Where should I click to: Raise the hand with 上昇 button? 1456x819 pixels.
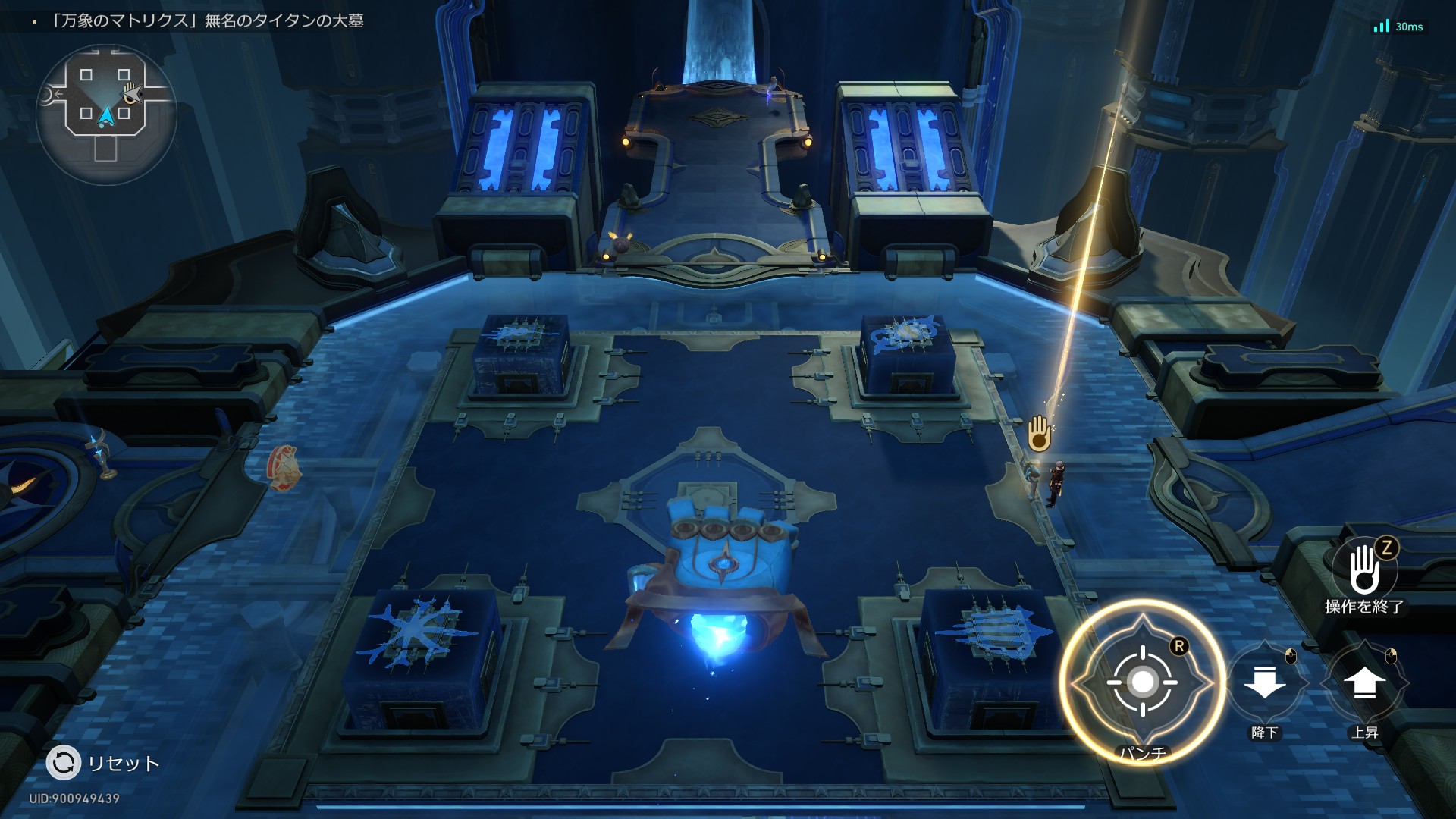(1364, 682)
